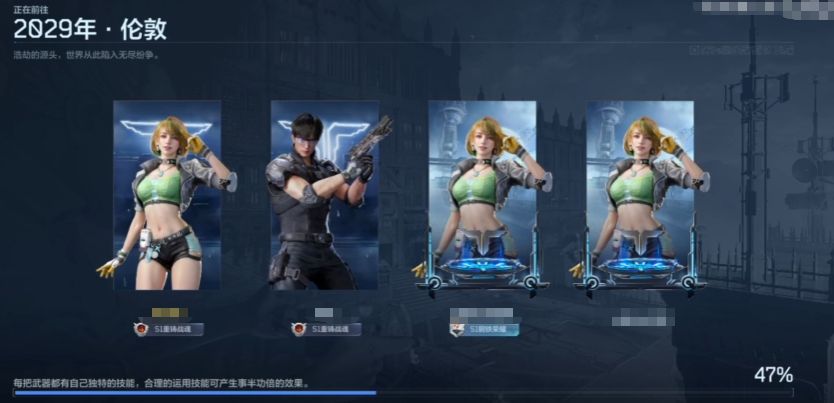834x403 pixels.
Task: Click the S1钢铁荣耀 rank badge
Action: click(x=484, y=329)
